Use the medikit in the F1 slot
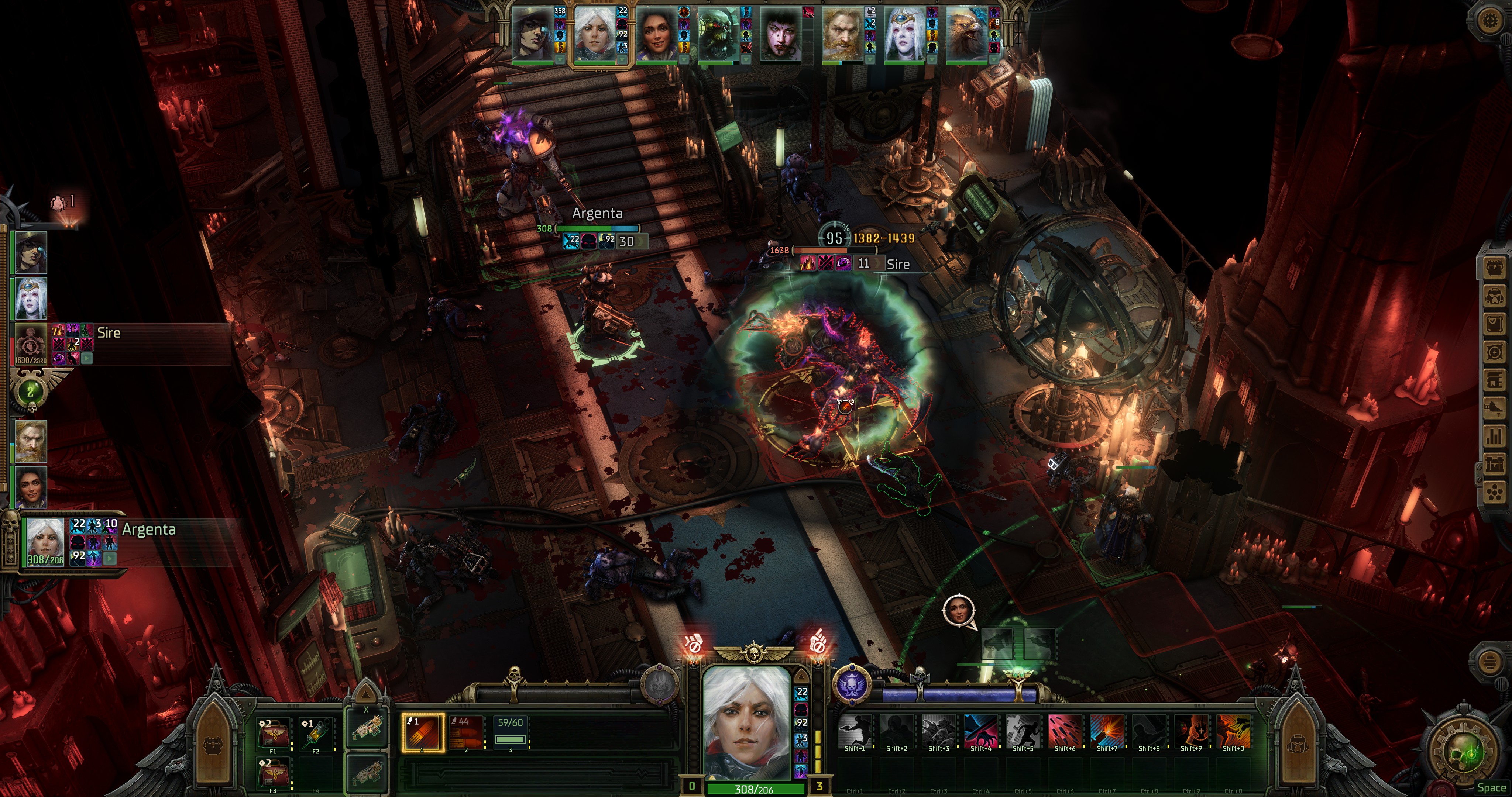The image size is (1512, 797). pos(273,734)
